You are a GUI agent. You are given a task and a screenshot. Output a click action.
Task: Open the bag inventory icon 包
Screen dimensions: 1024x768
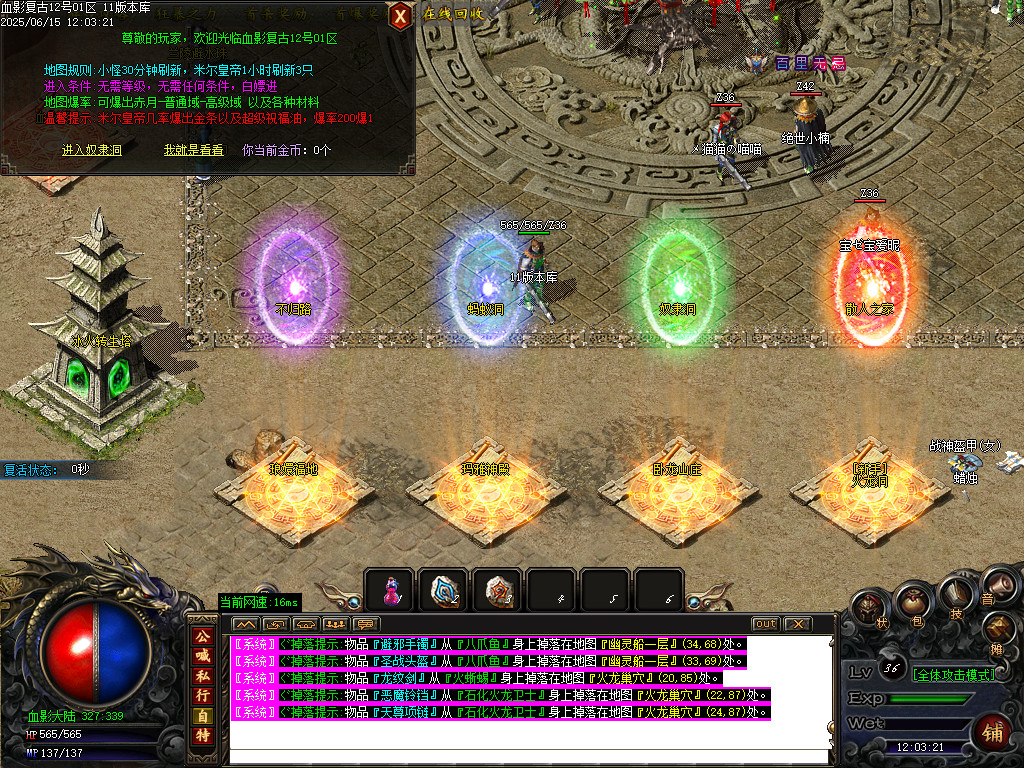(912, 602)
